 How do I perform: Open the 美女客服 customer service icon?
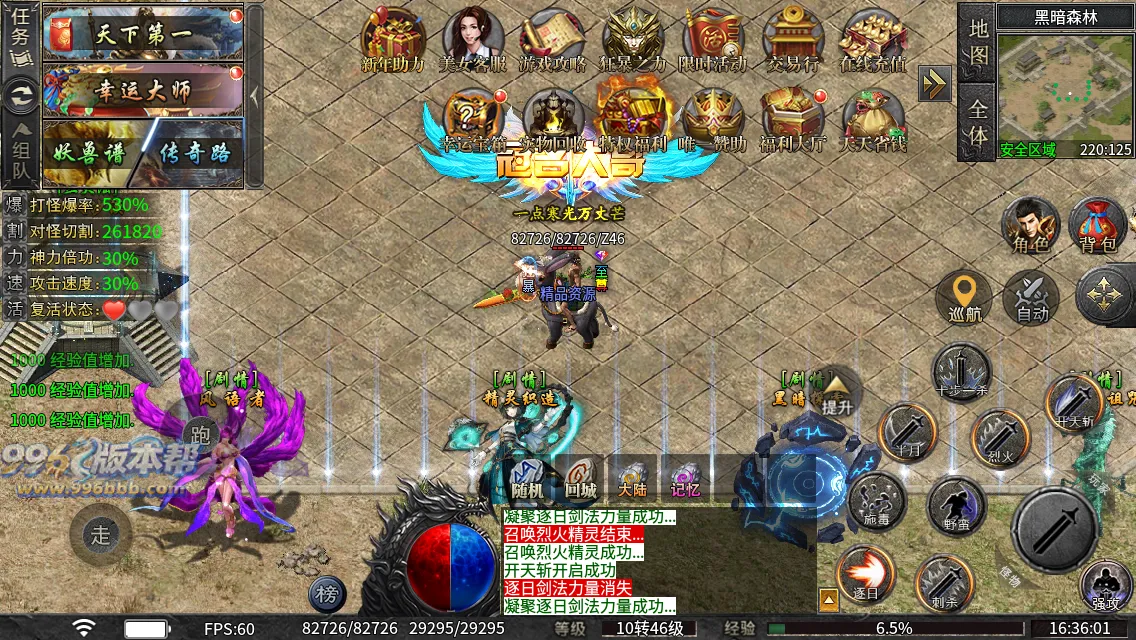472,40
